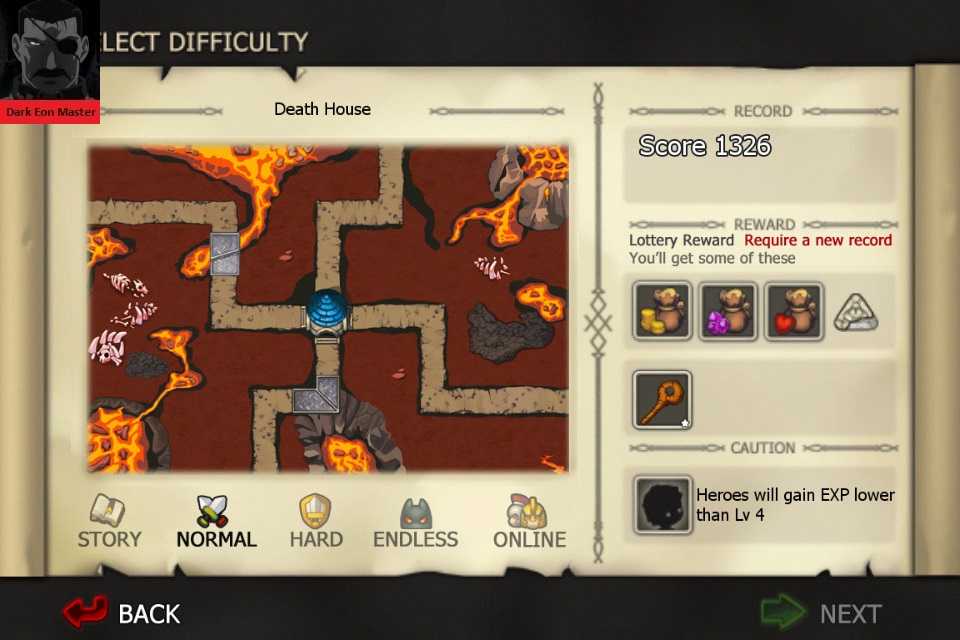Select the STORY difficulty
960x640 pixels.
pos(109,522)
